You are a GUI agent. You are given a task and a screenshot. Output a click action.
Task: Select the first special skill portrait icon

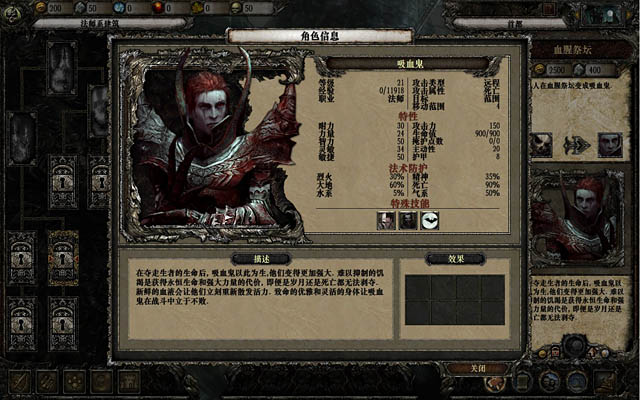[x=385, y=221]
